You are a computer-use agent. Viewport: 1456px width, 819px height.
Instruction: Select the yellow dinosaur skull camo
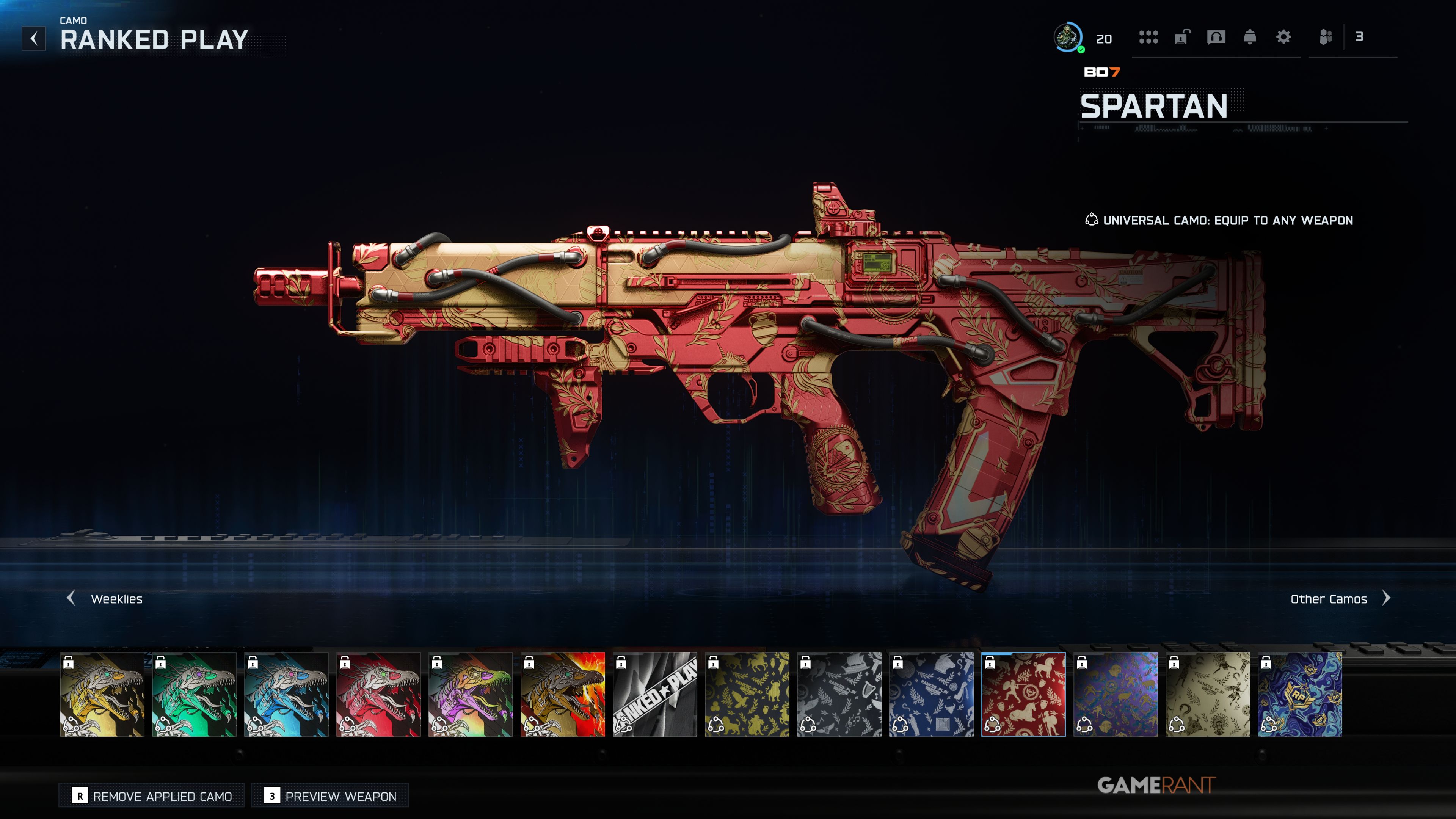(x=102, y=694)
